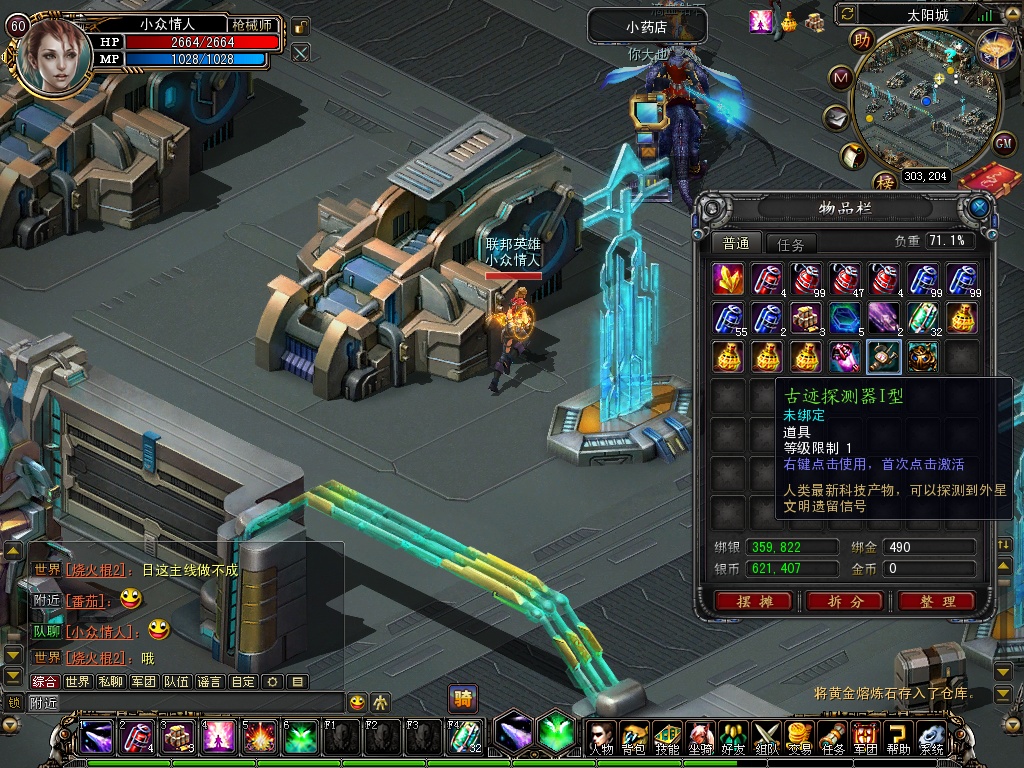Open the GM button near minimap

(1004, 143)
